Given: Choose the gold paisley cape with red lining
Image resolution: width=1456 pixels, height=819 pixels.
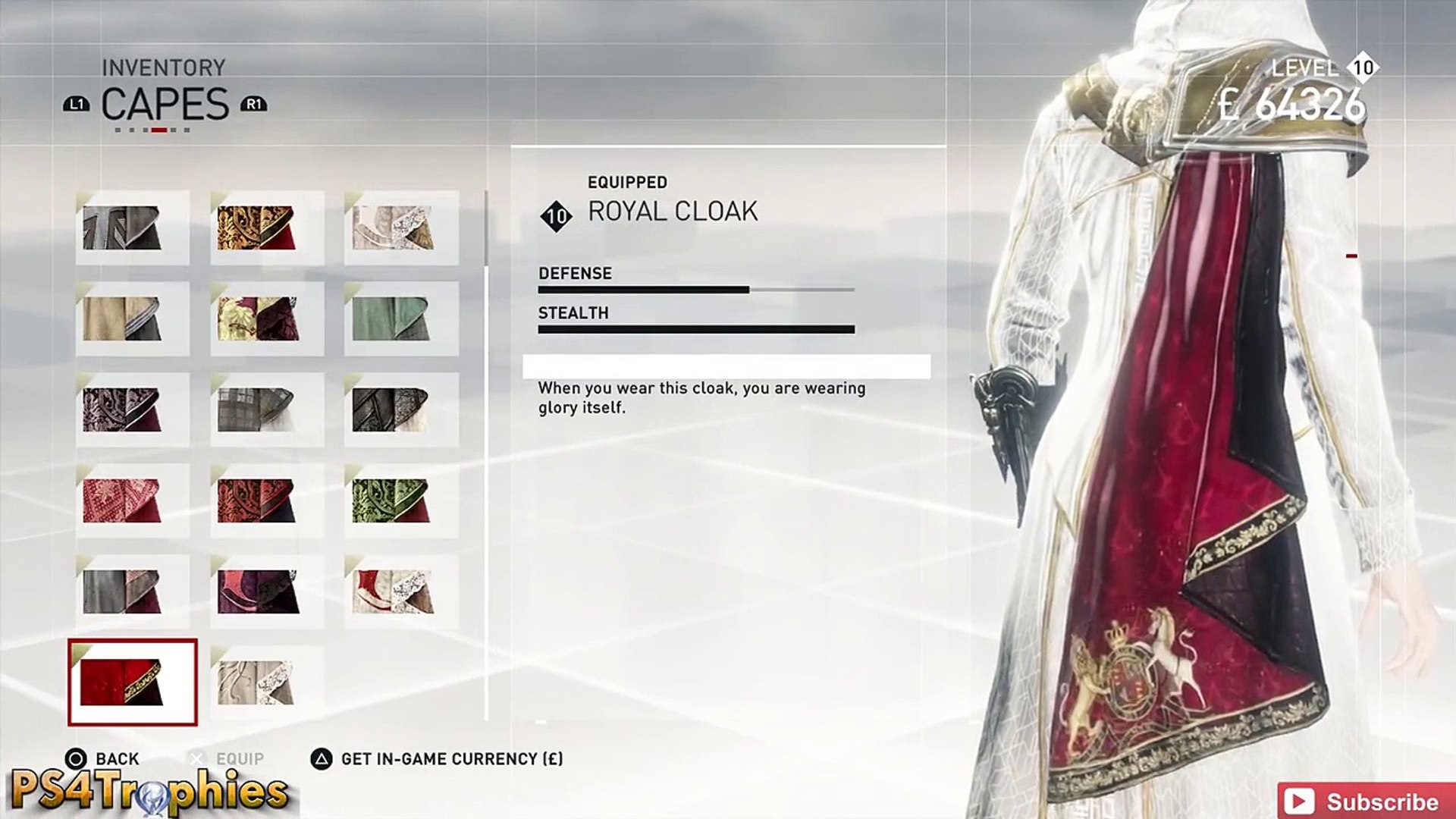Looking at the screenshot, I should pyautogui.click(x=266, y=227).
